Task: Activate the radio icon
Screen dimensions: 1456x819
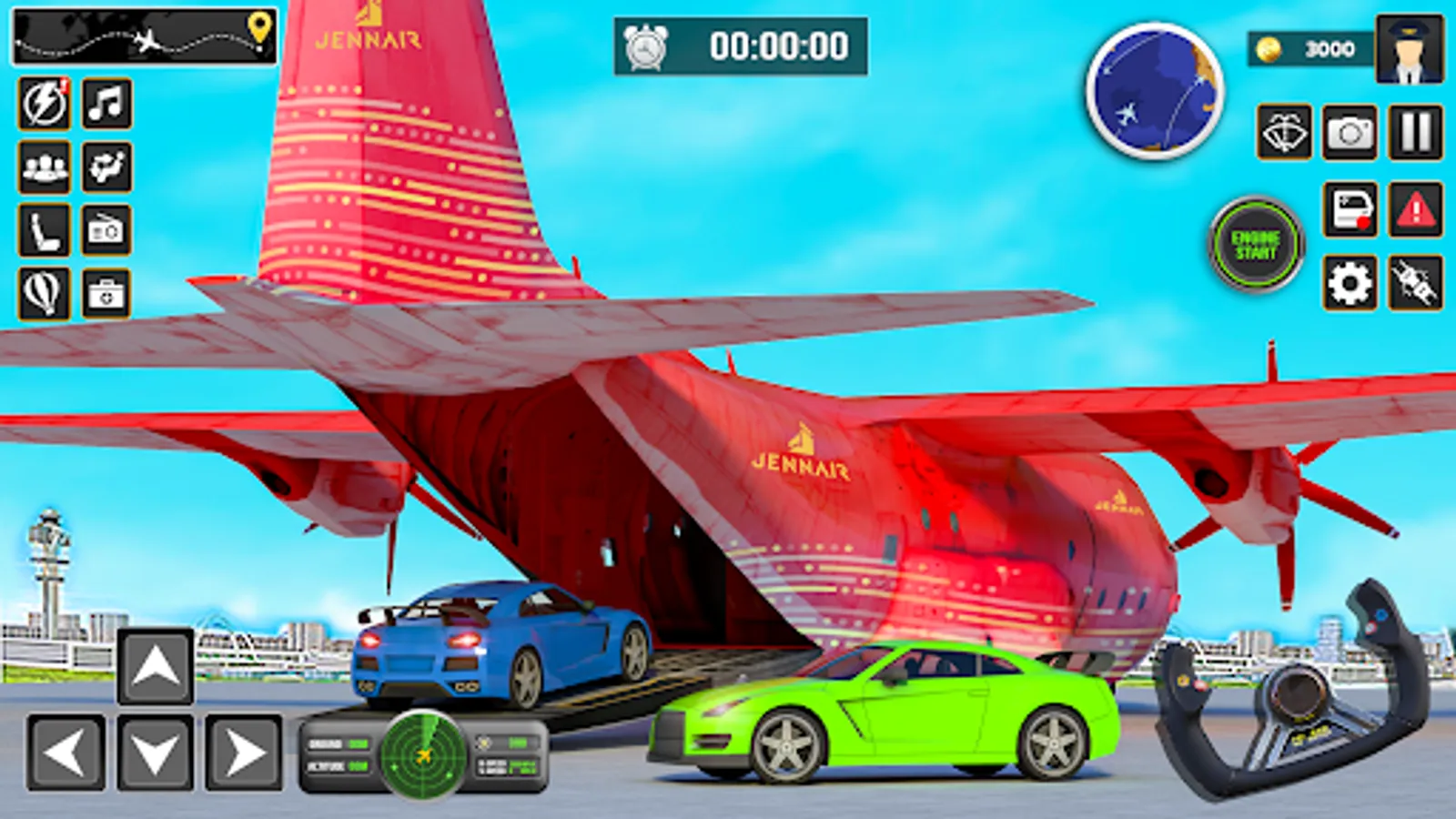Action: pos(106,229)
